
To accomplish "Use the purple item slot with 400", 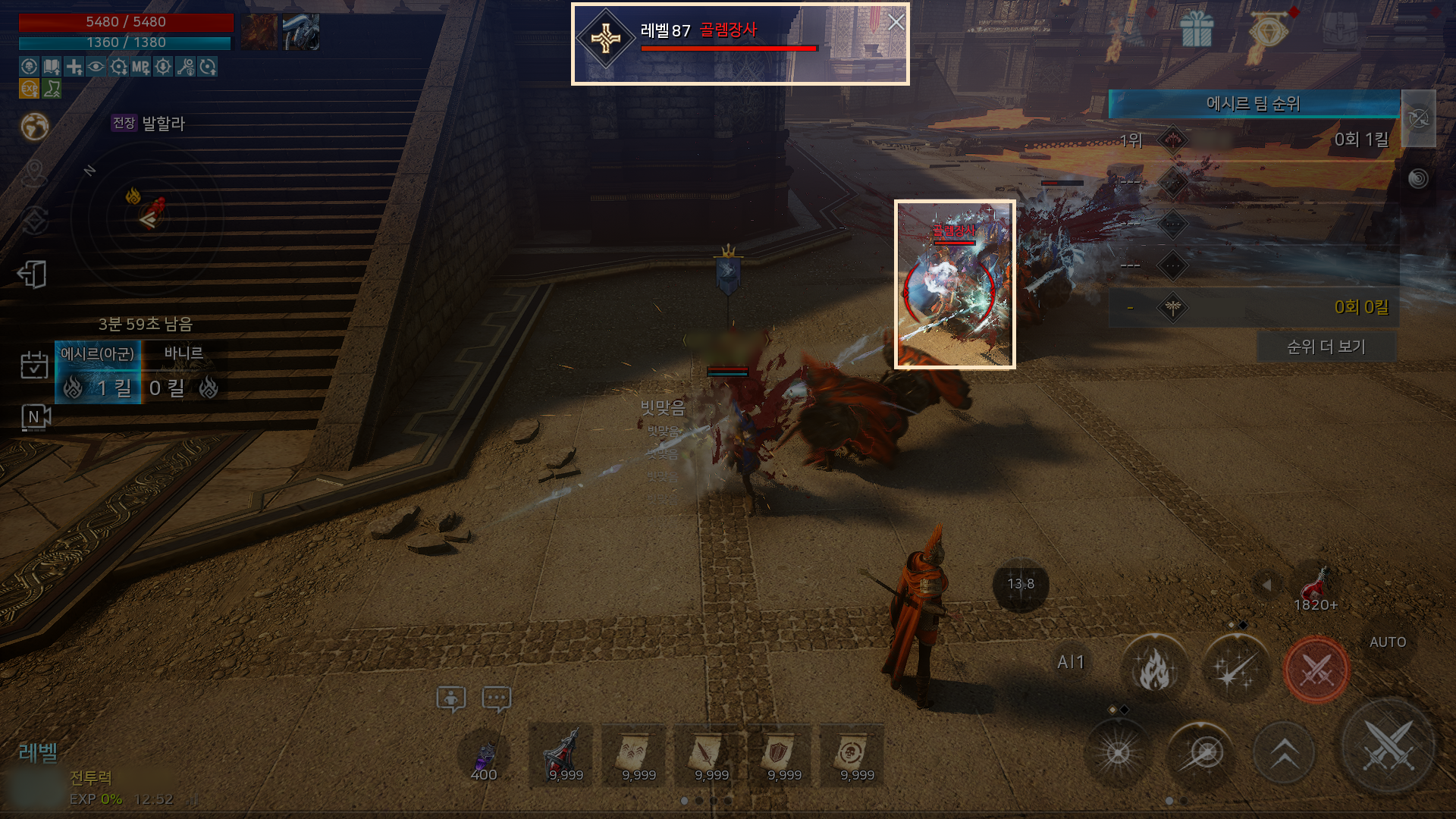I will (484, 756).
